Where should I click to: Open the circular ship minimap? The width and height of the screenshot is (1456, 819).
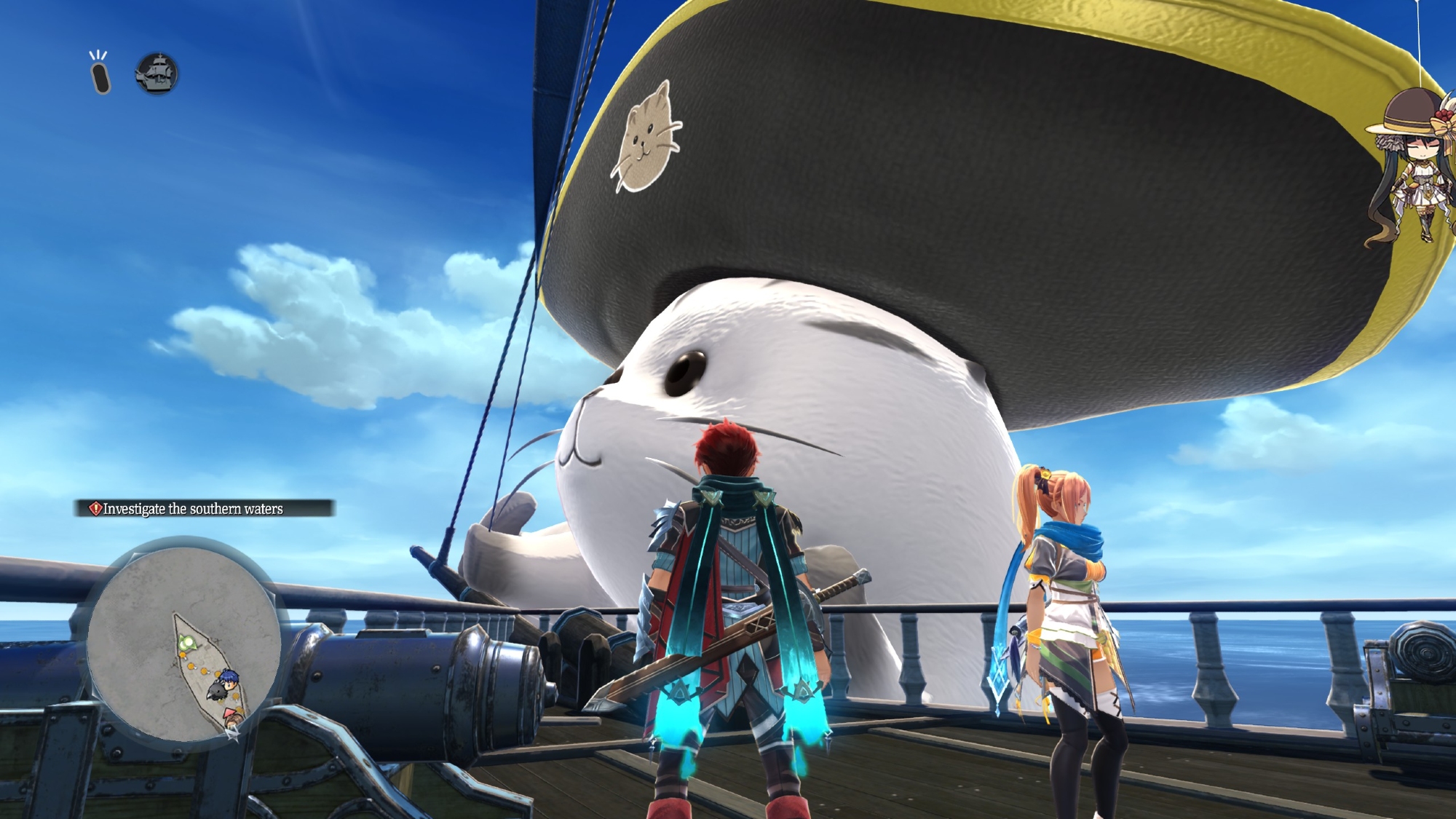point(183,642)
